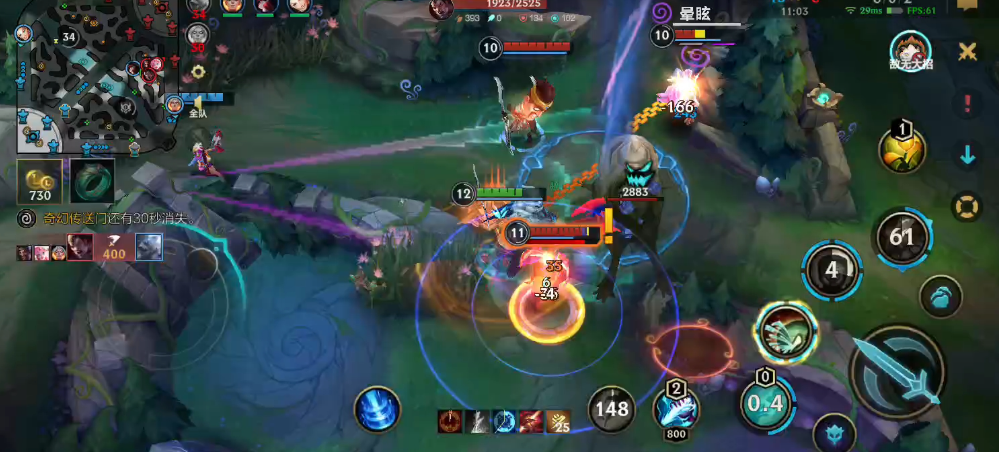Viewport: 999px width, 452px height.
Task: Tap the monster face target-lock button
Action: point(832,432)
